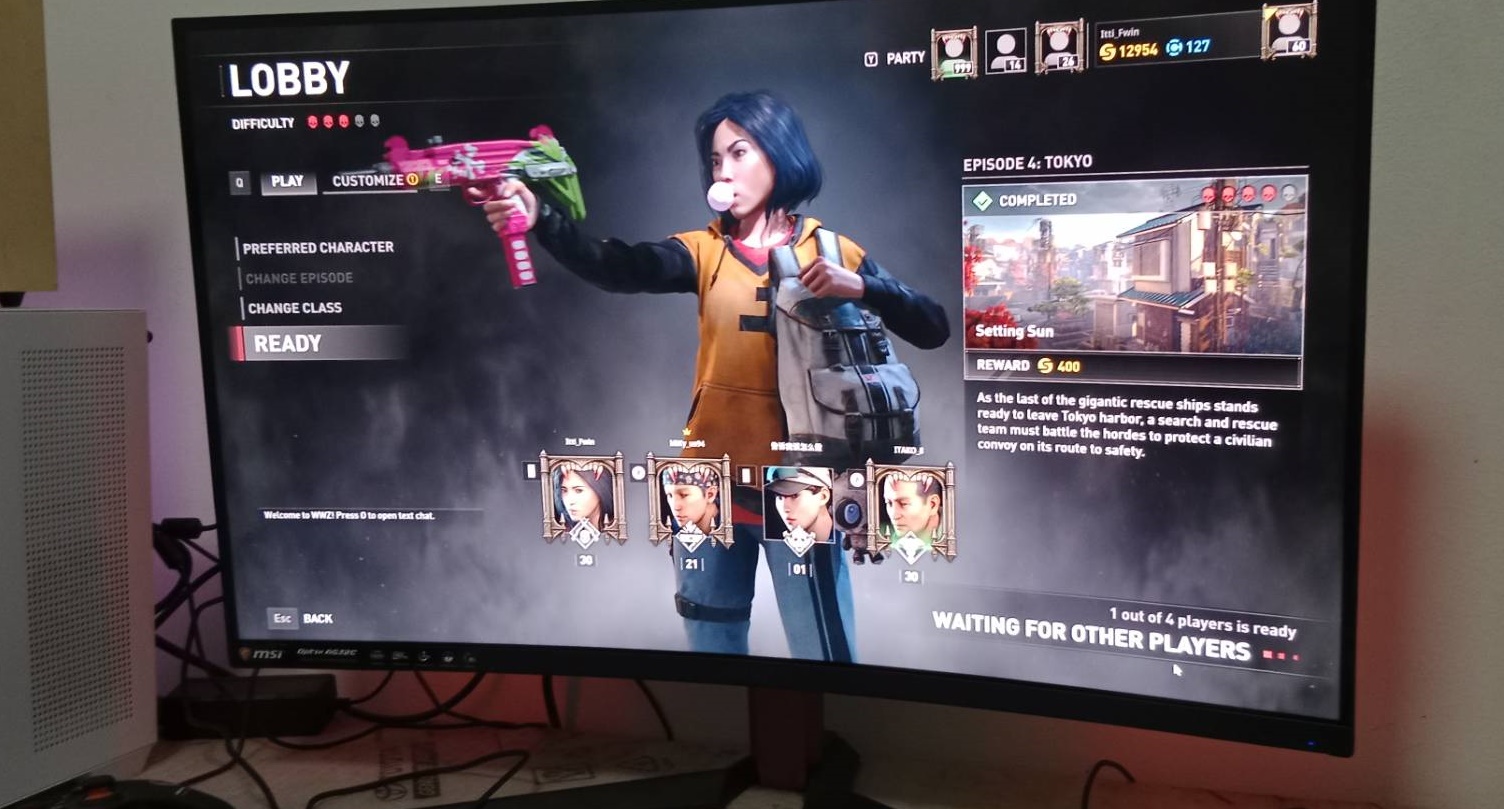This screenshot has width=1504, height=809.
Task: Switch to the Play tab
Action: pyautogui.click(x=287, y=182)
